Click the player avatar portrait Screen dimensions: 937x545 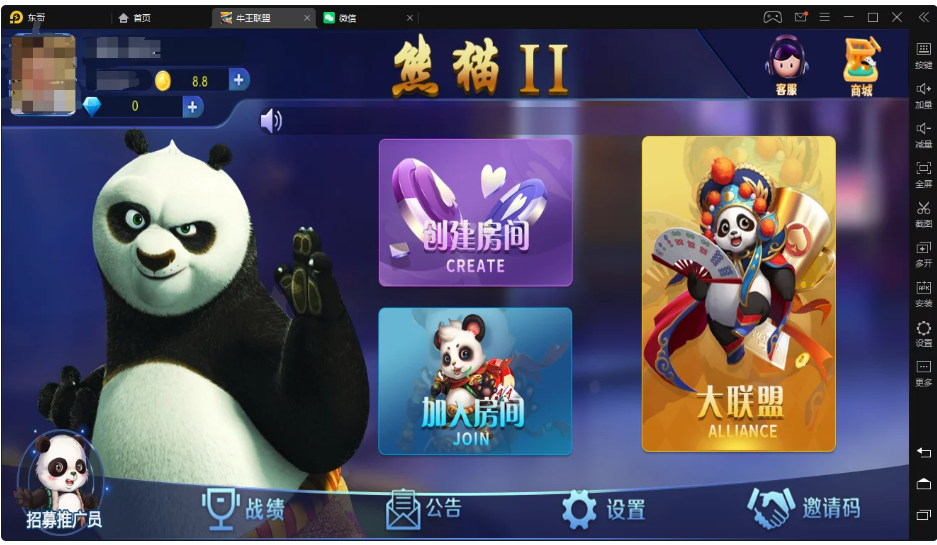tap(43, 73)
